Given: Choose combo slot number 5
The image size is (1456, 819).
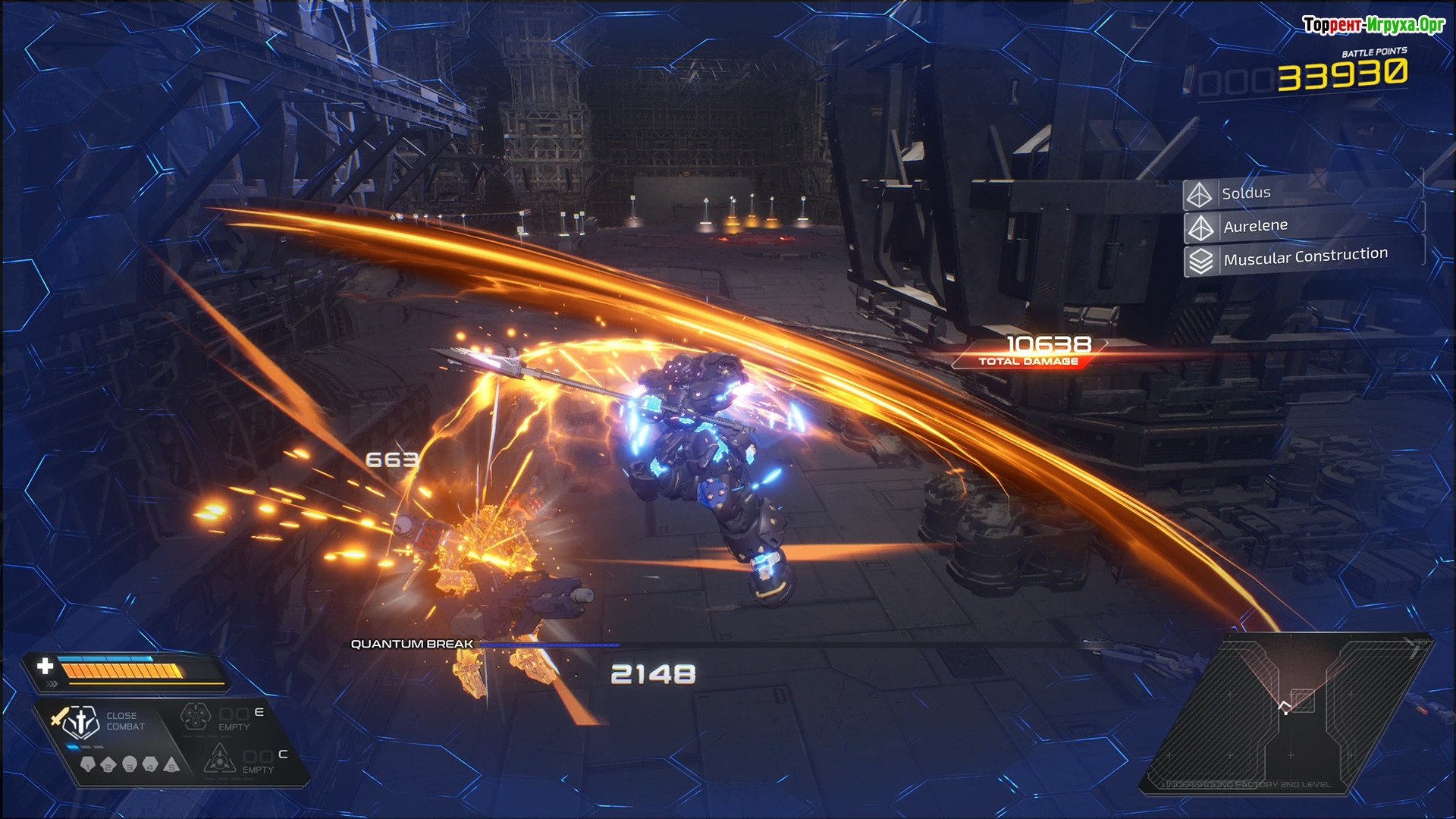Looking at the screenshot, I should (171, 764).
